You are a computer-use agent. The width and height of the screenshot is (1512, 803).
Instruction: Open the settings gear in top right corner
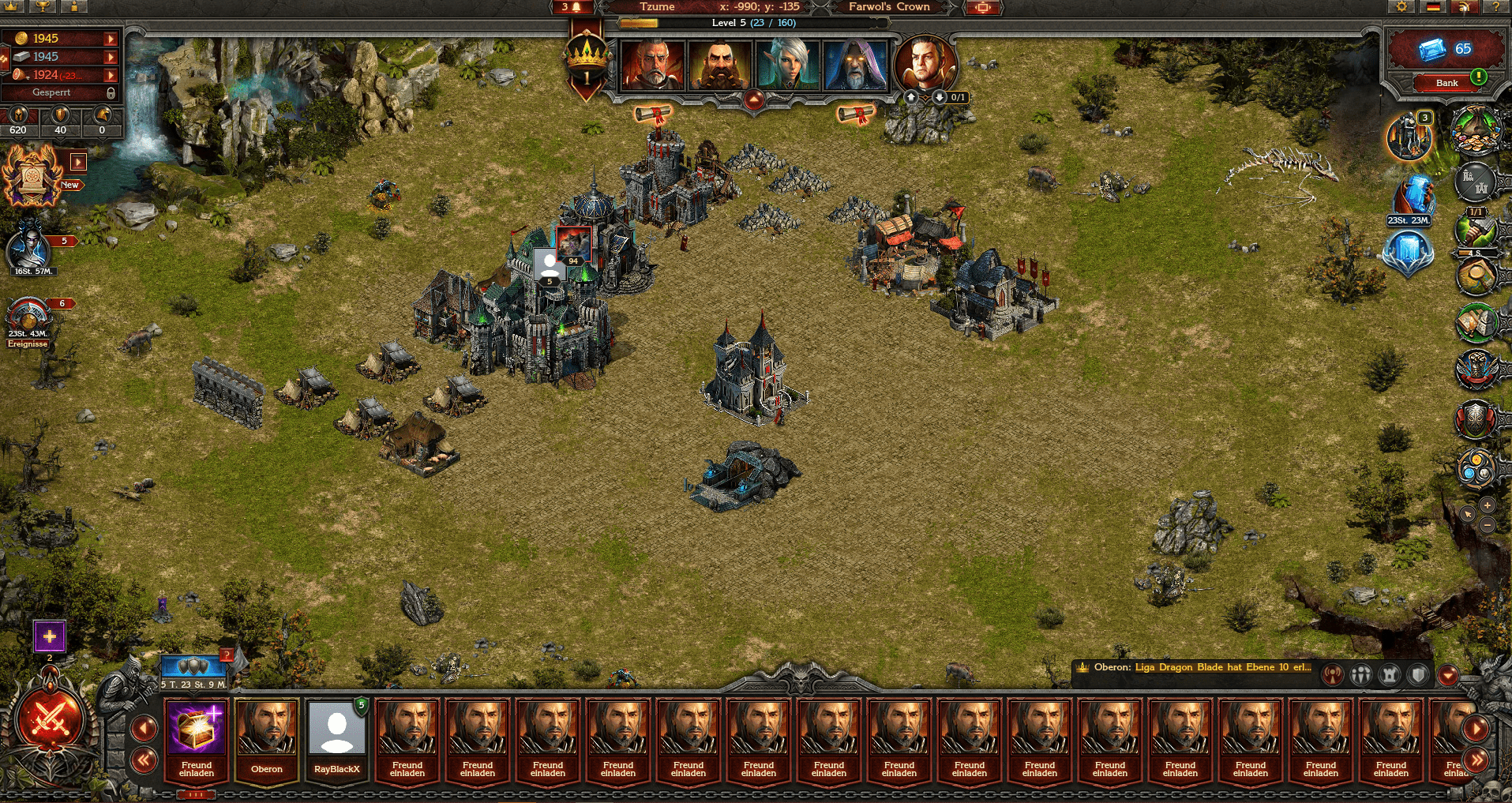pyautogui.click(x=1402, y=6)
